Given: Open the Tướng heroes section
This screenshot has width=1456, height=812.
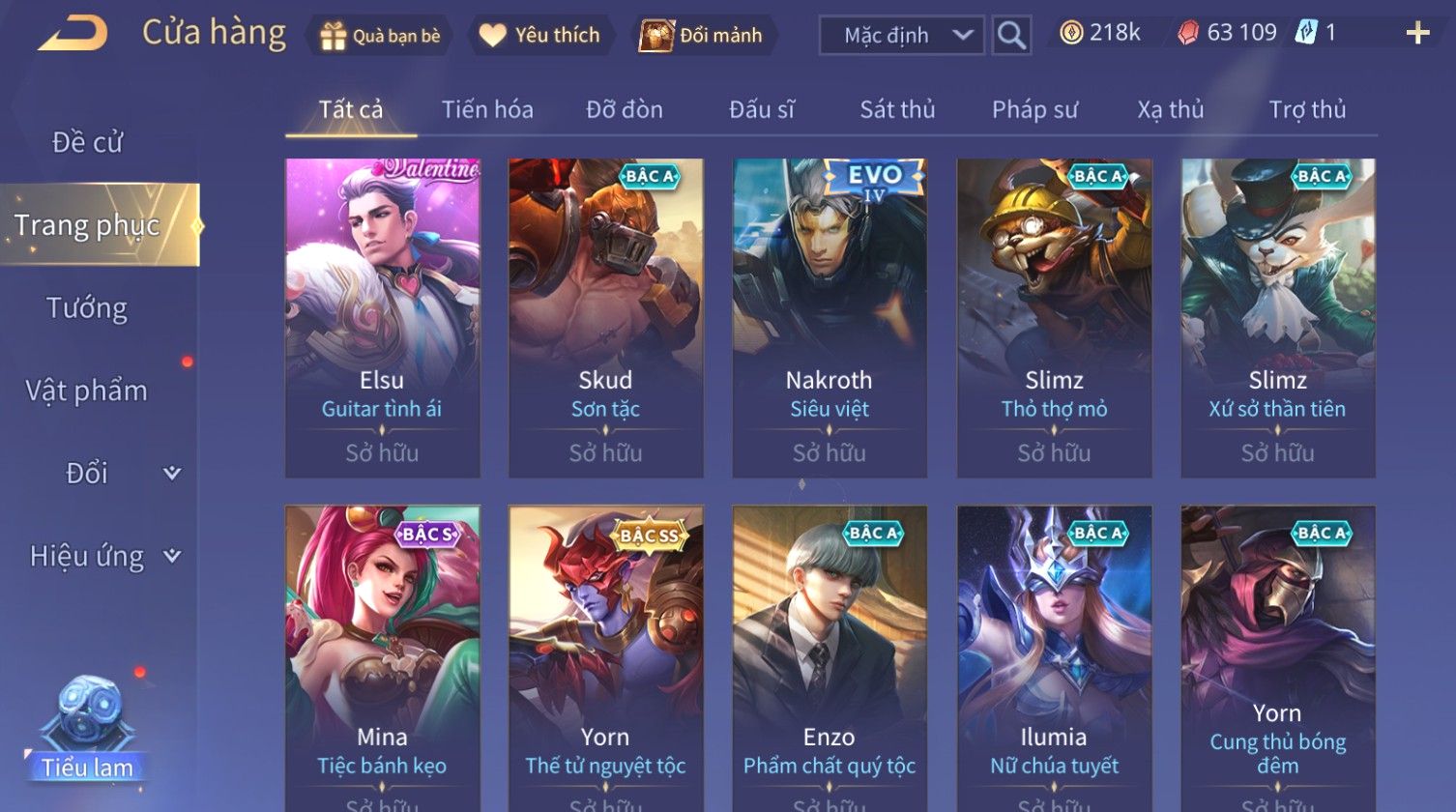Looking at the screenshot, I should click(87, 308).
